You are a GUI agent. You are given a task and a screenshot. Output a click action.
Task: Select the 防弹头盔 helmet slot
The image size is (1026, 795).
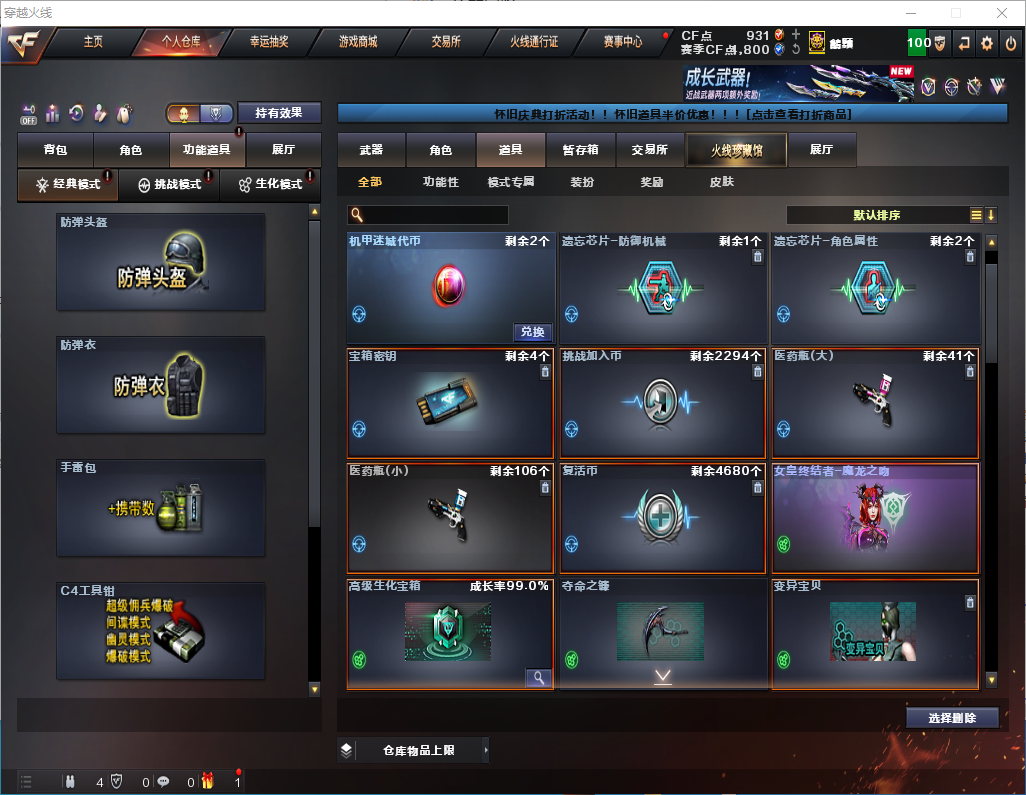(161, 262)
